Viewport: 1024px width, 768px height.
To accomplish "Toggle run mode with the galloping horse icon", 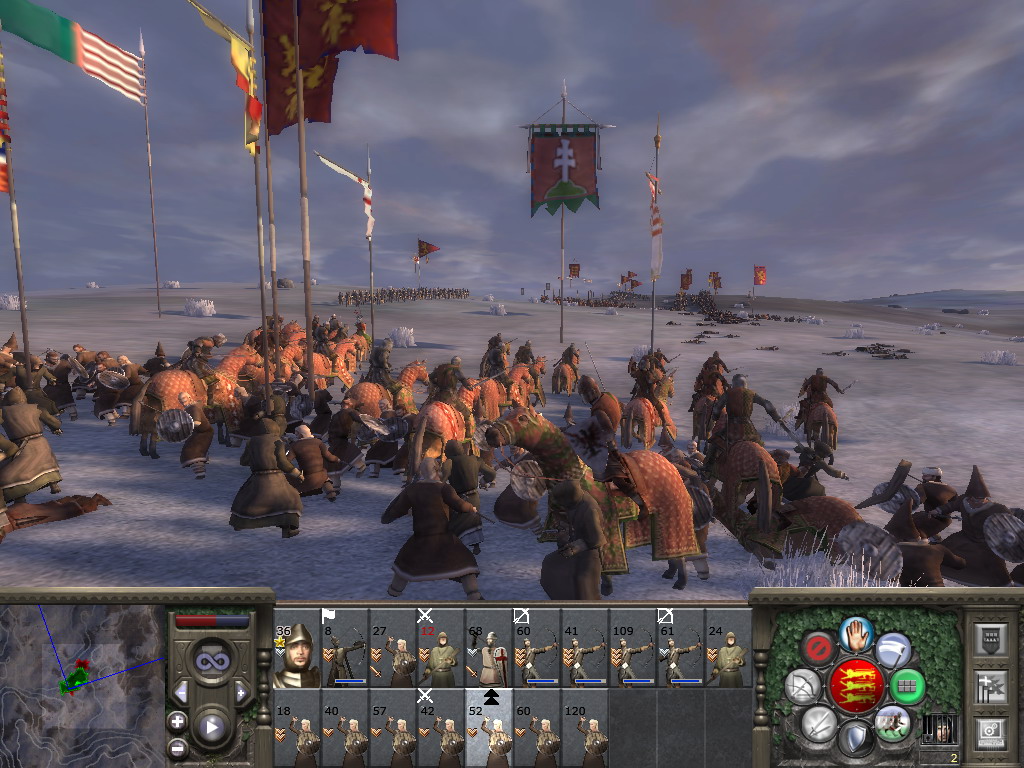I will (892, 722).
